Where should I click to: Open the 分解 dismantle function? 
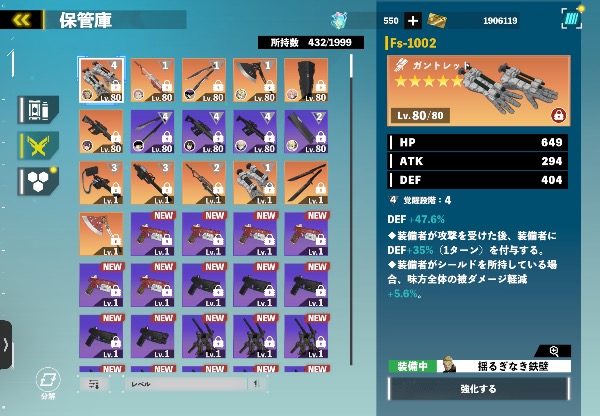45,381
